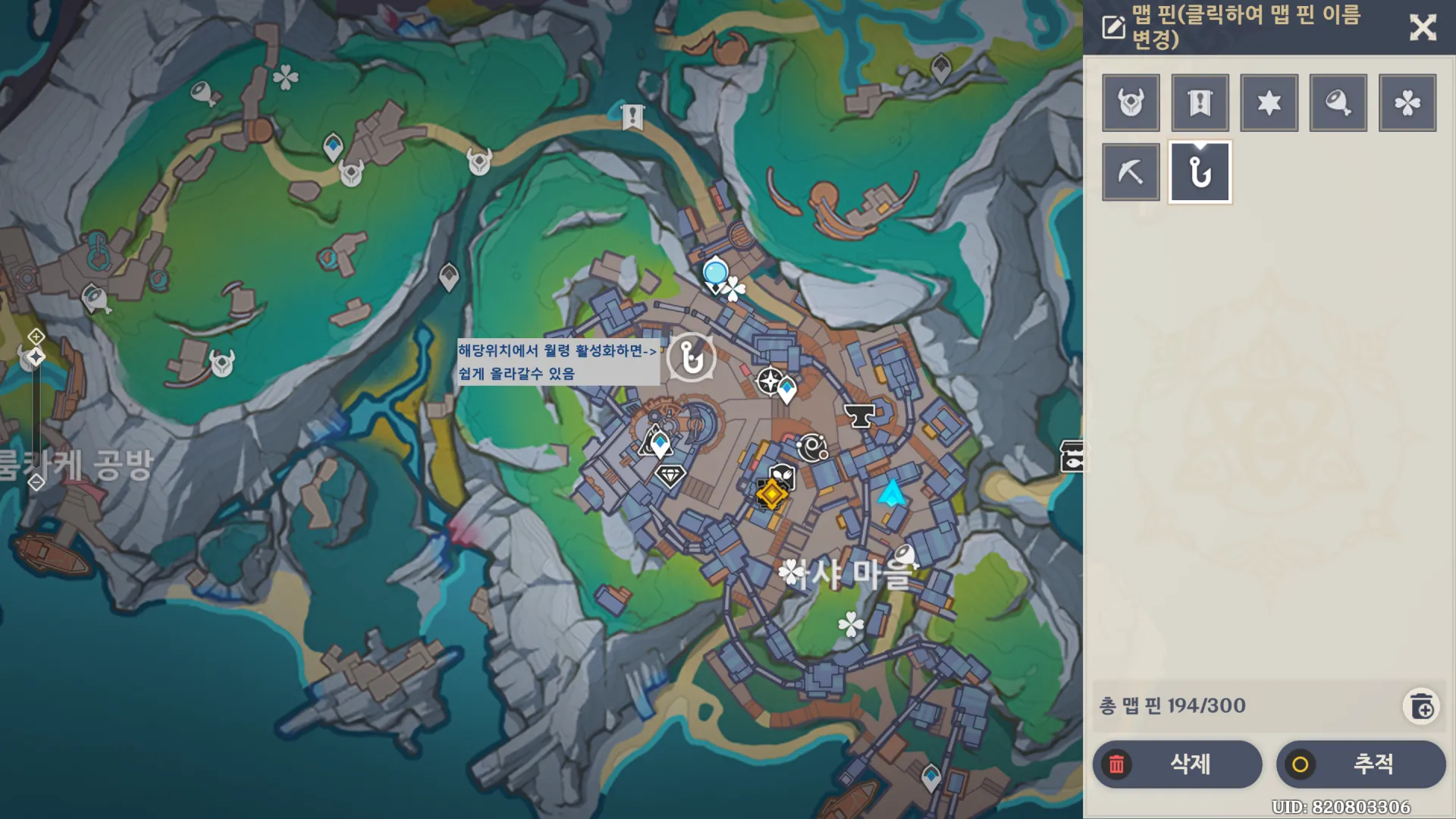1456x819 pixels.
Task: Select the anvil blacksmith map marker
Action: click(859, 415)
